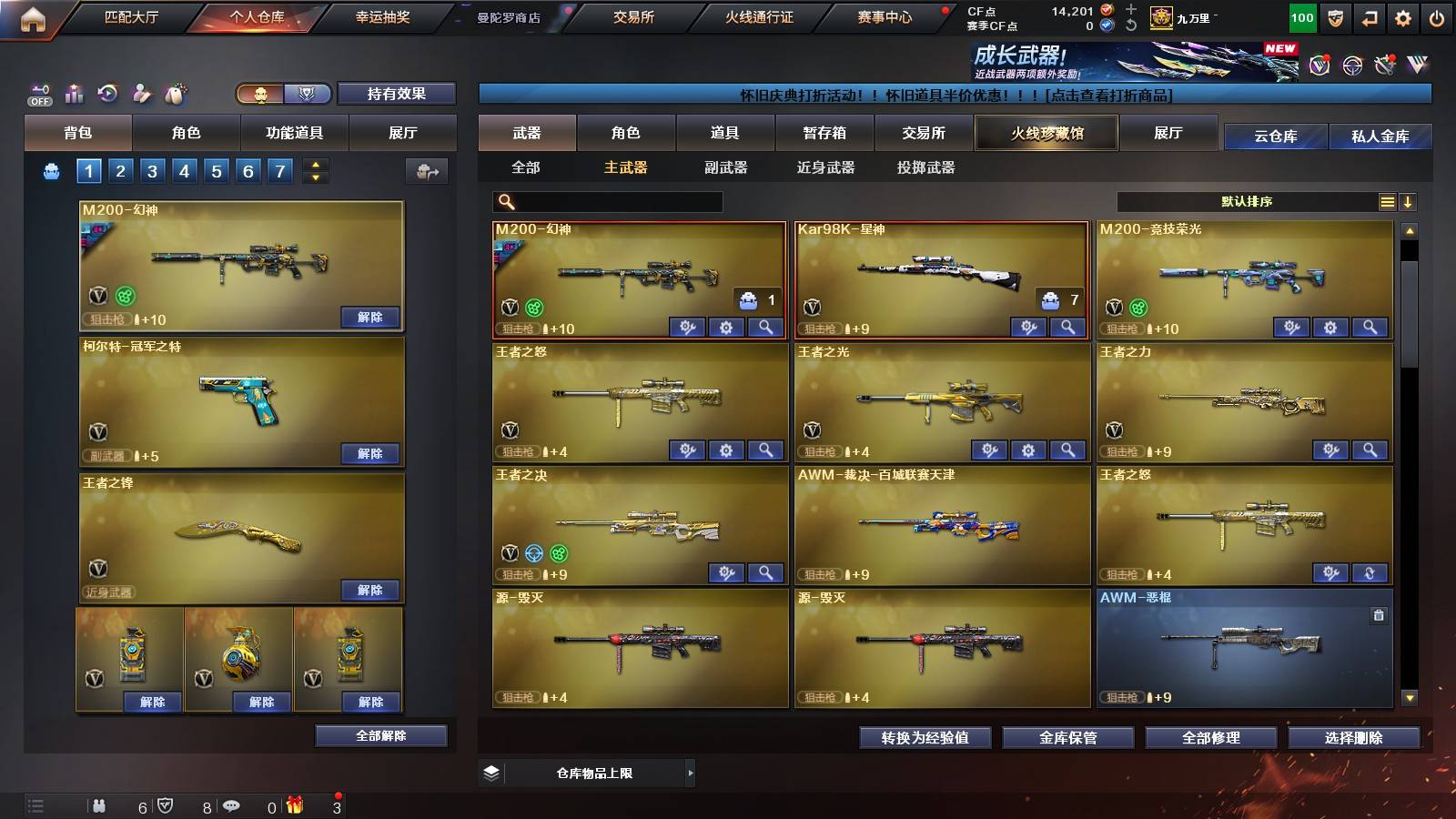Switch to the 火线珍藏馆 tab
Viewport: 1456px width, 819px height.
tap(1046, 133)
